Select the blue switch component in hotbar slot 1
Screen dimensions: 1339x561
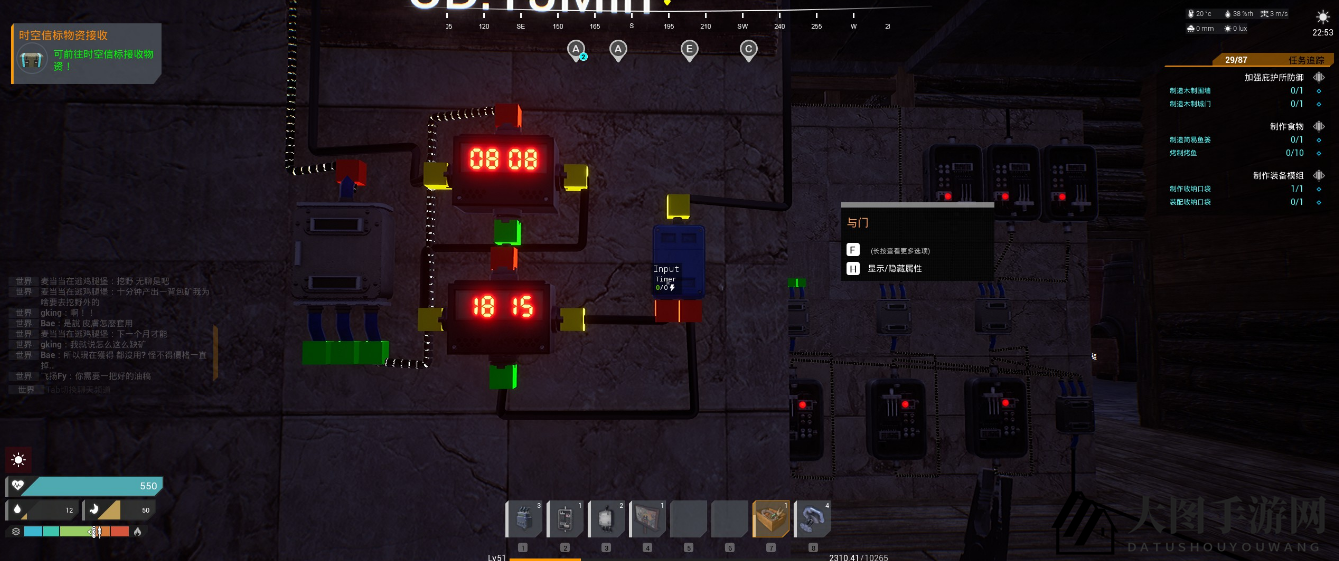[x=524, y=520]
